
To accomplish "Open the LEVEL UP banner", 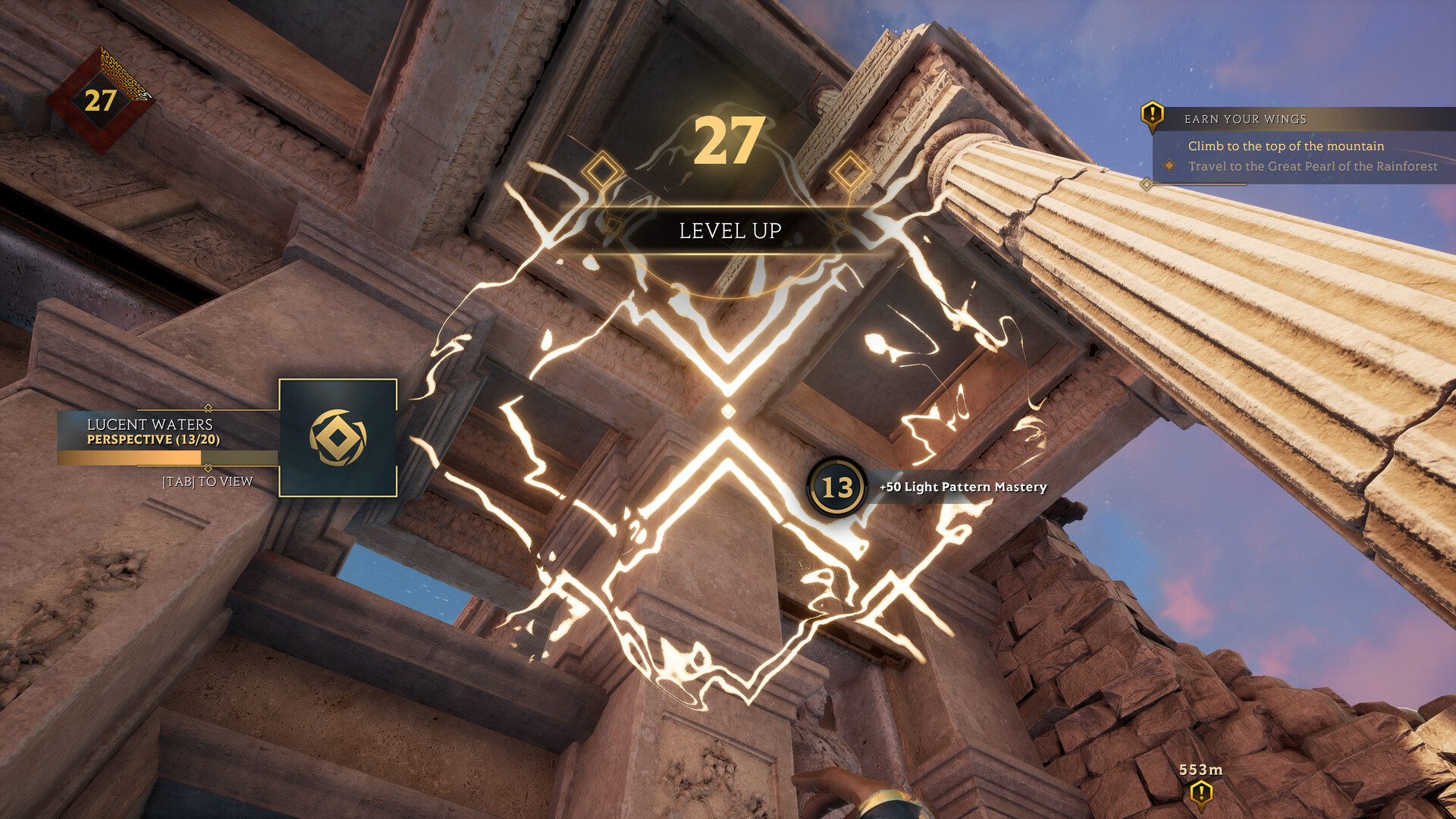I will [x=730, y=231].
